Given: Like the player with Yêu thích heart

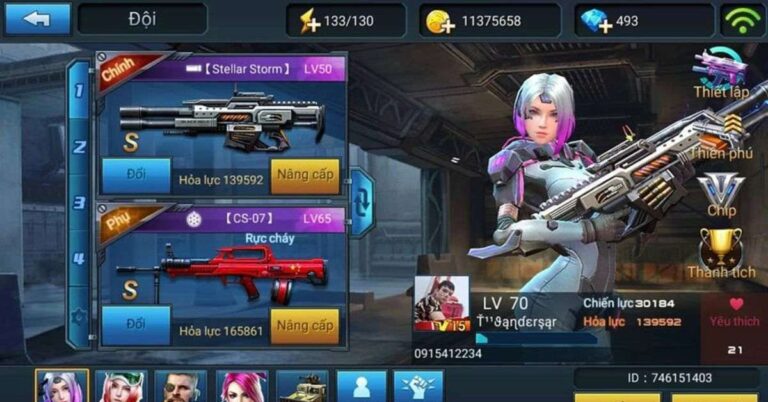Looking at the screenshot, I should pyautogui.click(x=734, y=315).
